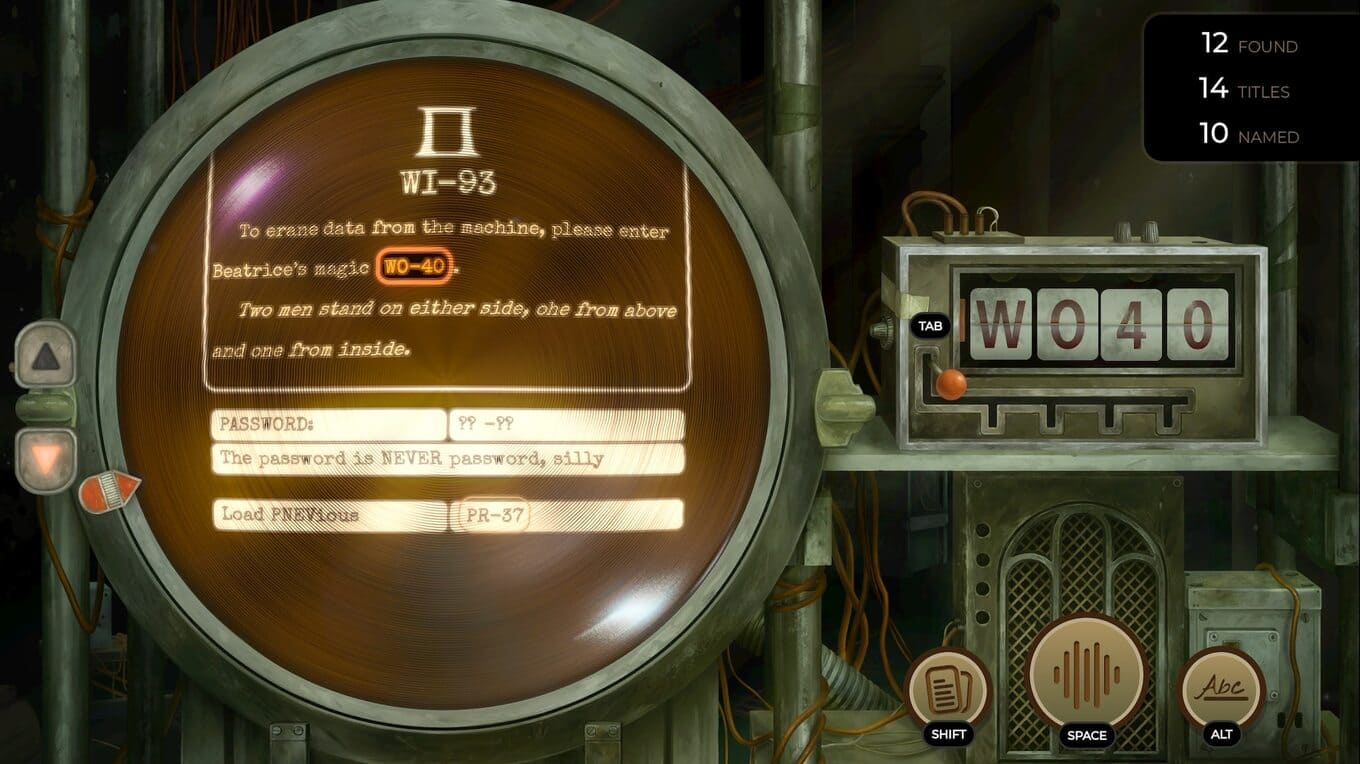Follow the highlighted WO-40 reference link
The width and height of the screenshot is (1360, 764).
414,268
